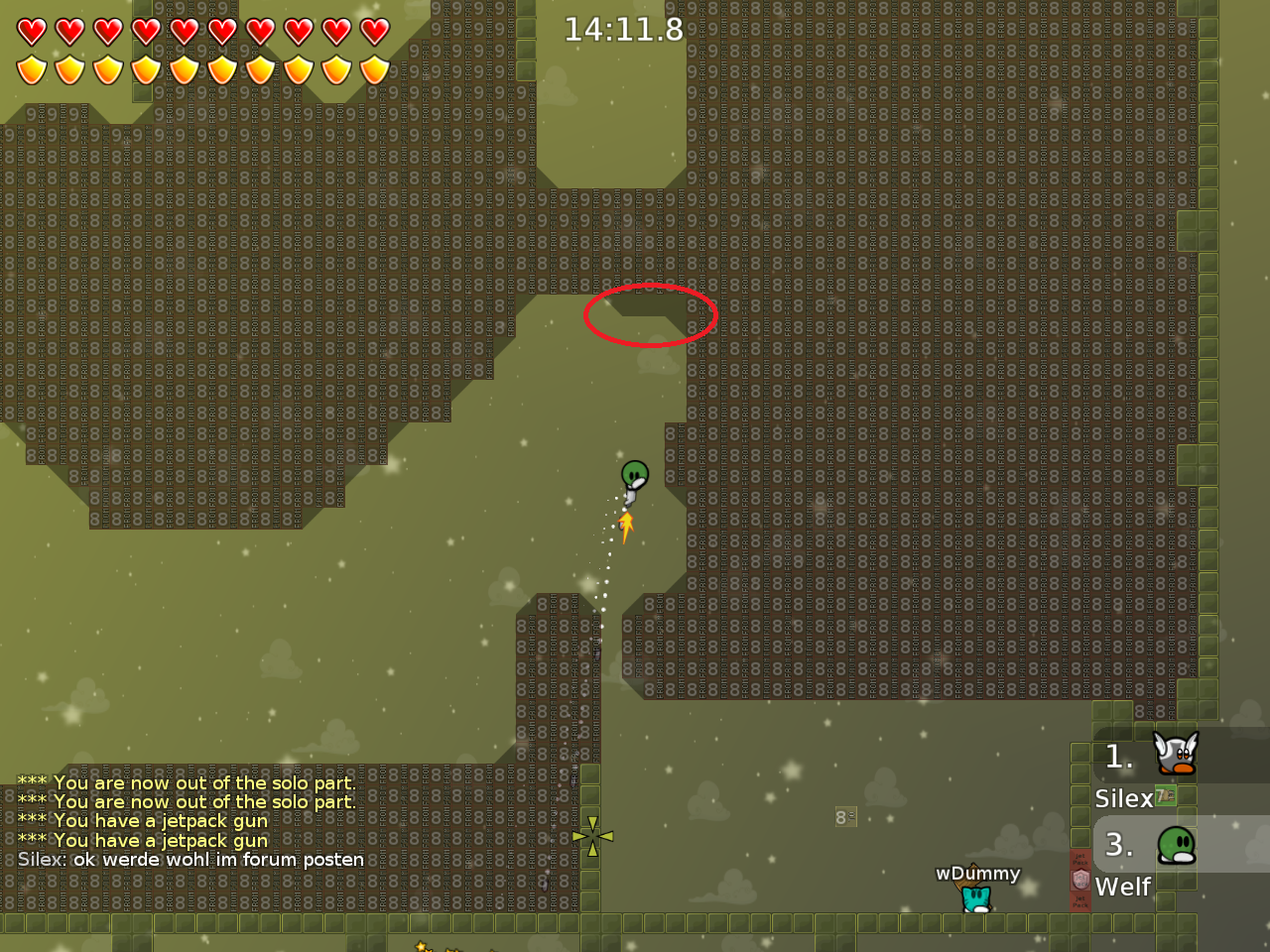Click the green Welf tee avatar in scoreboard

tap(1175, 846)
